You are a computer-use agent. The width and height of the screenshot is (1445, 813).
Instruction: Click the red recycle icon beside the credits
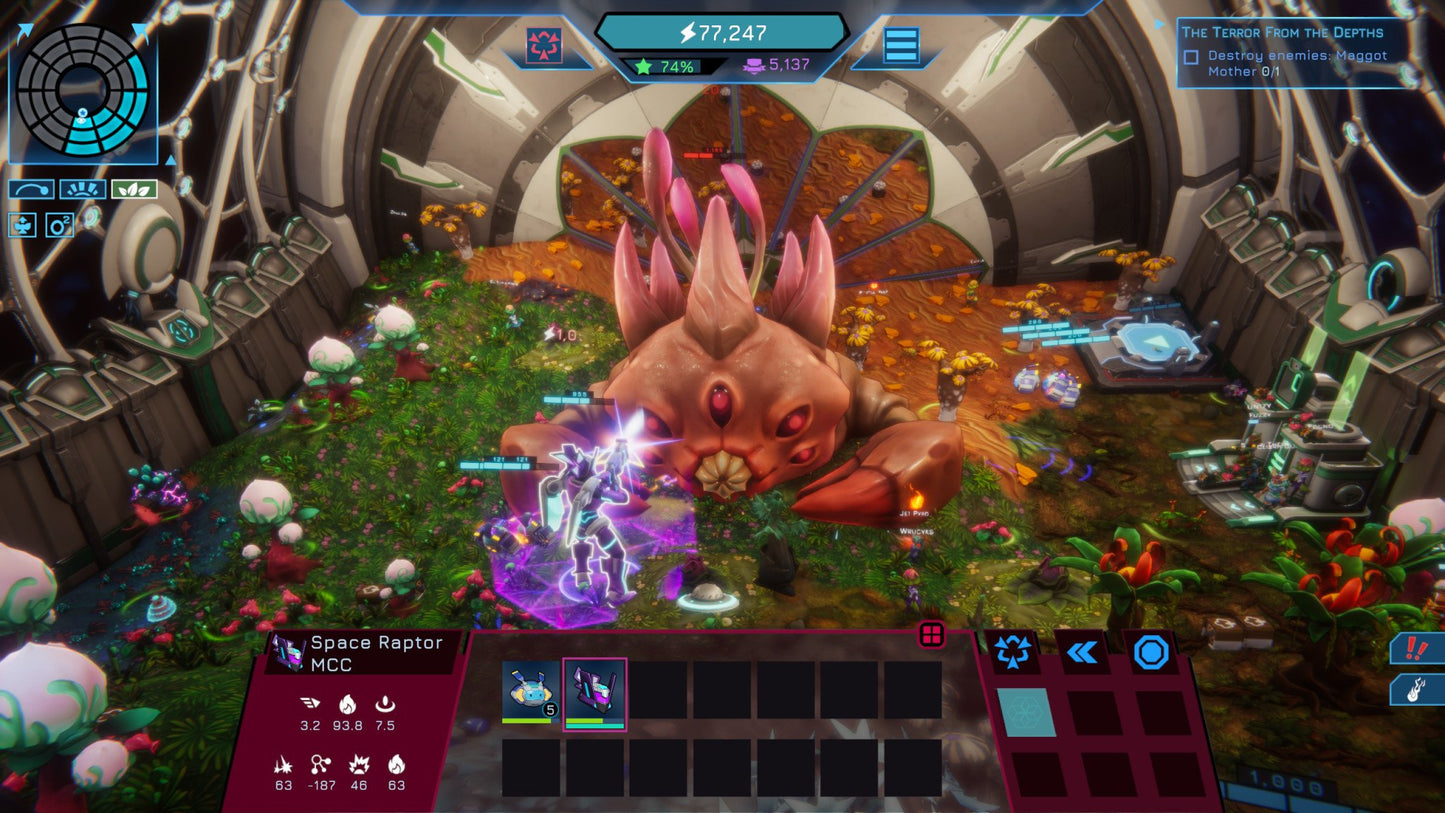point(544,46)
